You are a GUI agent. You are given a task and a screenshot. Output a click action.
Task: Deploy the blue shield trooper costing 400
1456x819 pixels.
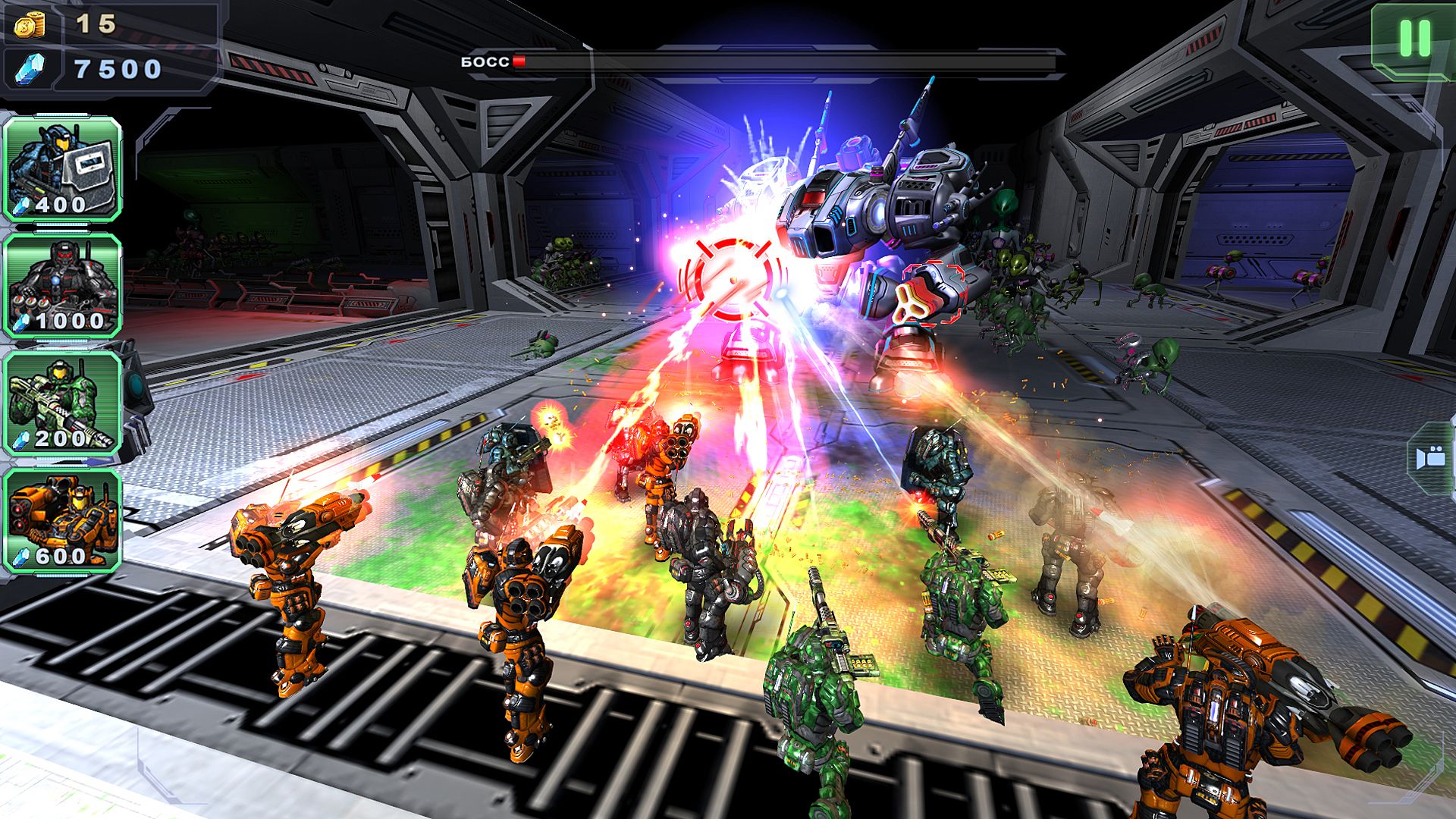coord(63,168)
